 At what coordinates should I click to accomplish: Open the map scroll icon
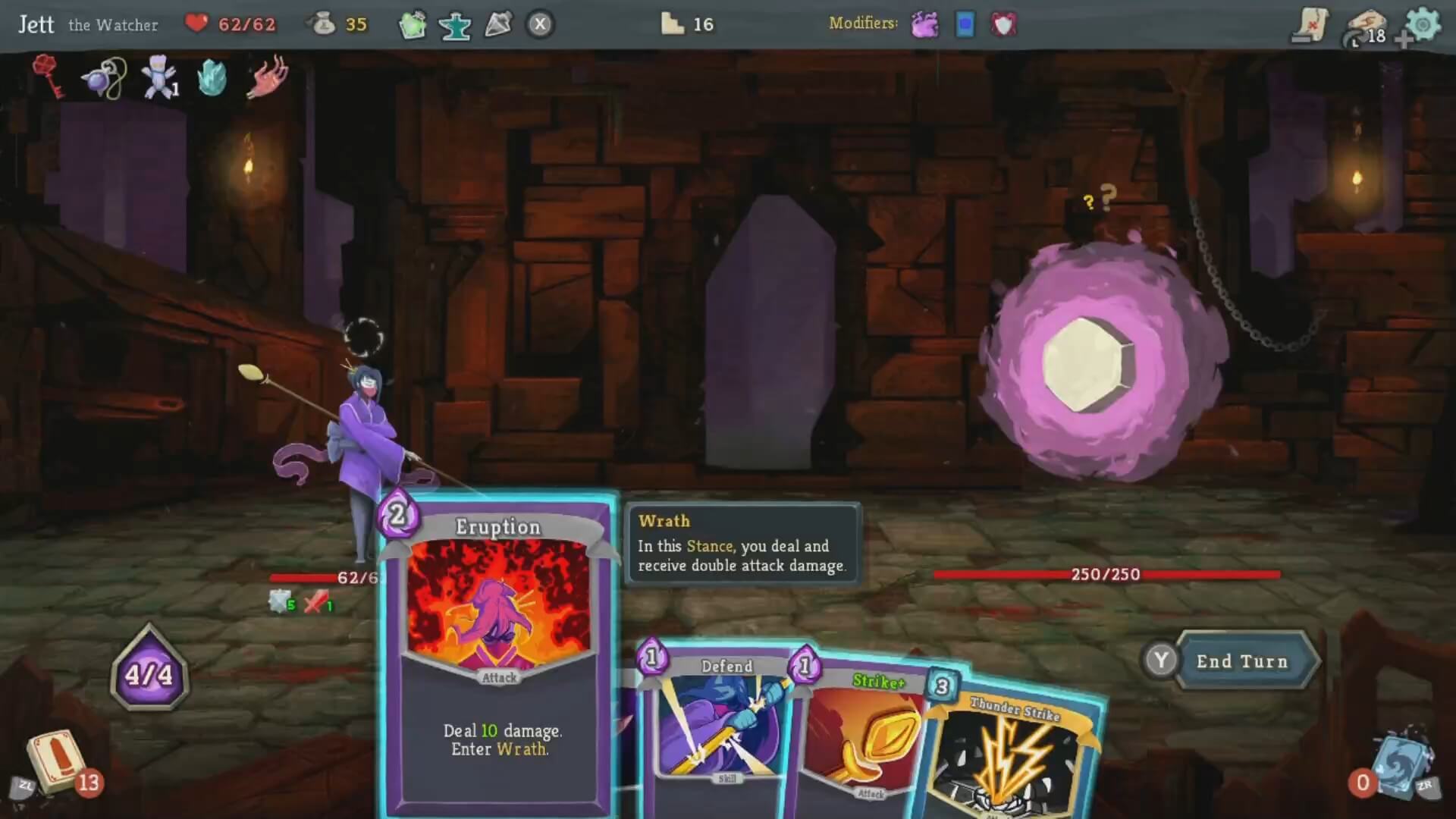[1310, 24]
